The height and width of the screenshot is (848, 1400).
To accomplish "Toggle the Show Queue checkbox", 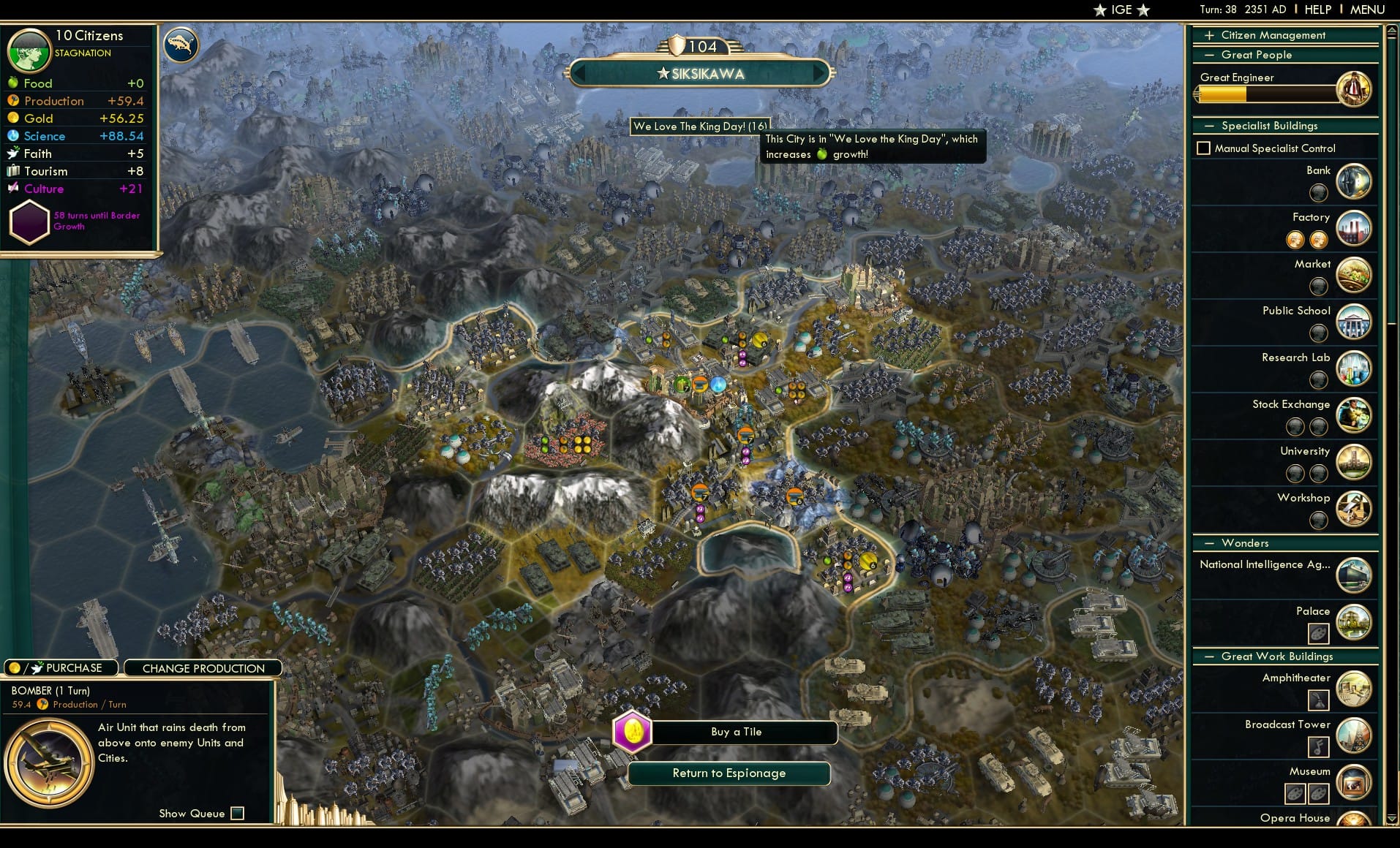I will (238, 812).
